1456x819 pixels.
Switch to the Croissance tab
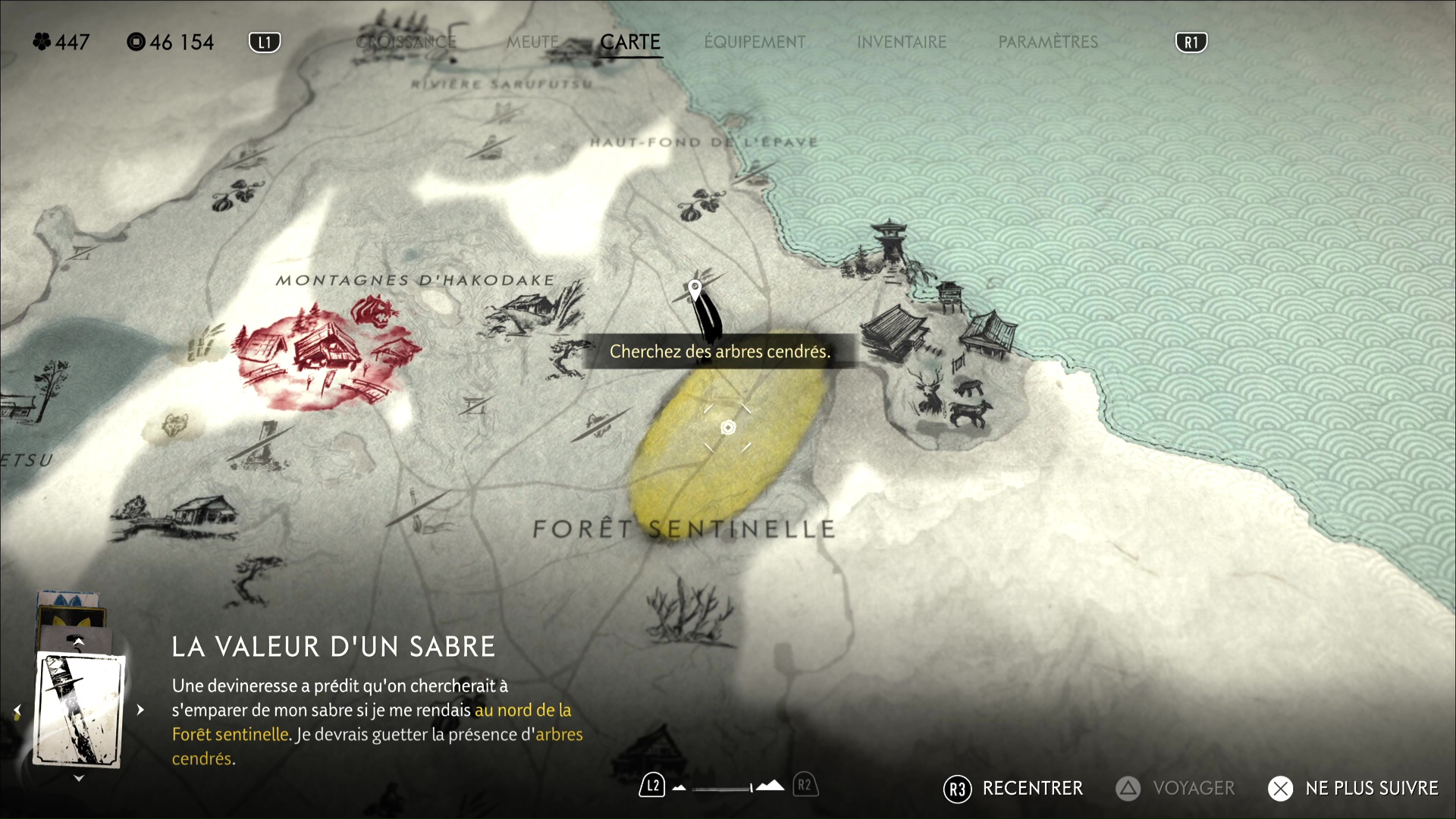(406, 42)
